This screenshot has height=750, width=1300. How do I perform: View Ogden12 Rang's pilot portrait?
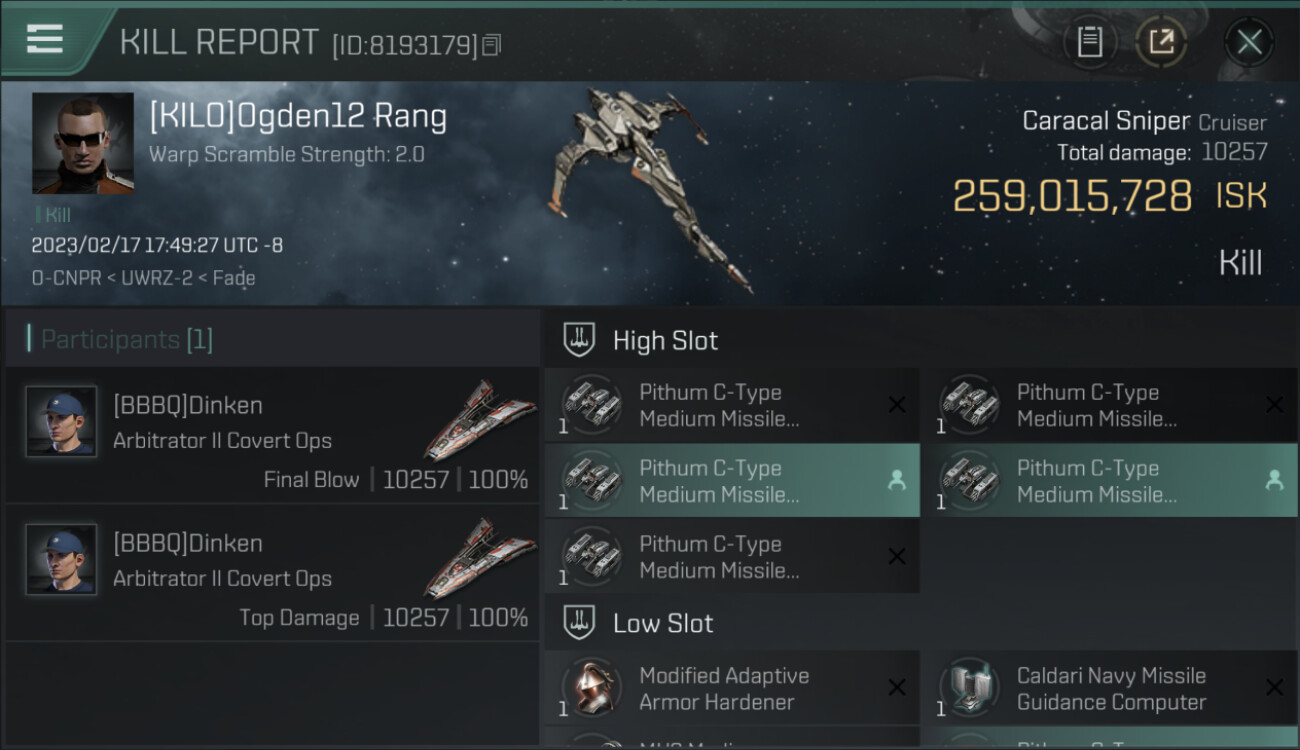(x=82, y=143)
